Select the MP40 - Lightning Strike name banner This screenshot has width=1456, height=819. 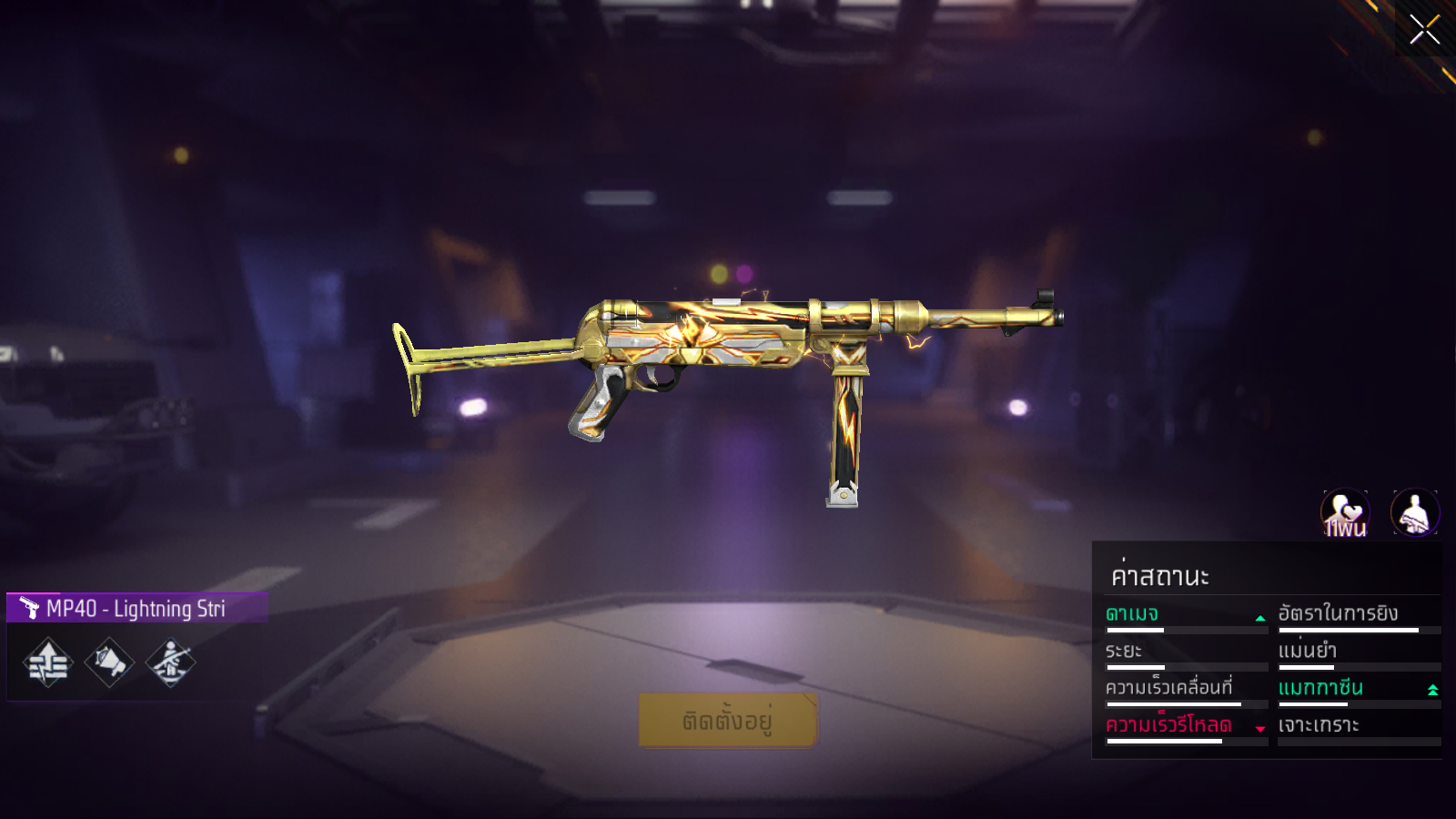137,608
